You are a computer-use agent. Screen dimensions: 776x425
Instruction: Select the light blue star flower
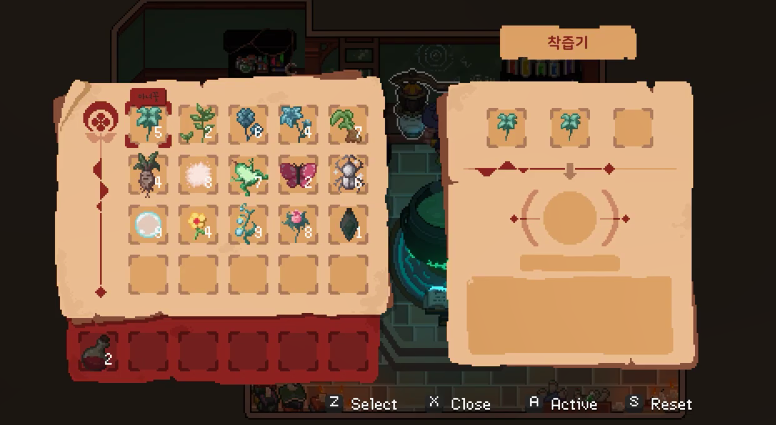coord(298,124)
